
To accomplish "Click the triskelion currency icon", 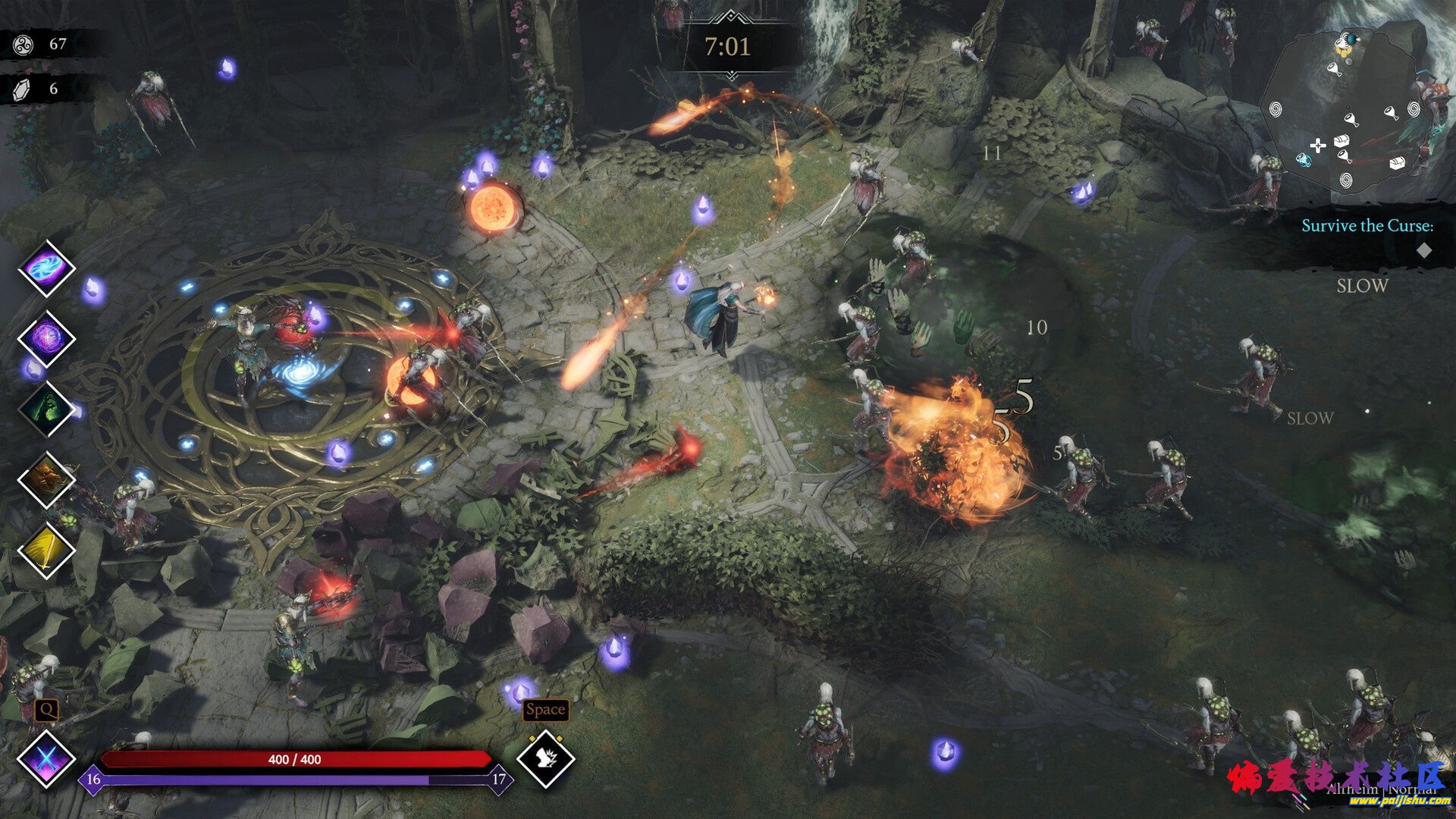I will click(x=23, y=45).
